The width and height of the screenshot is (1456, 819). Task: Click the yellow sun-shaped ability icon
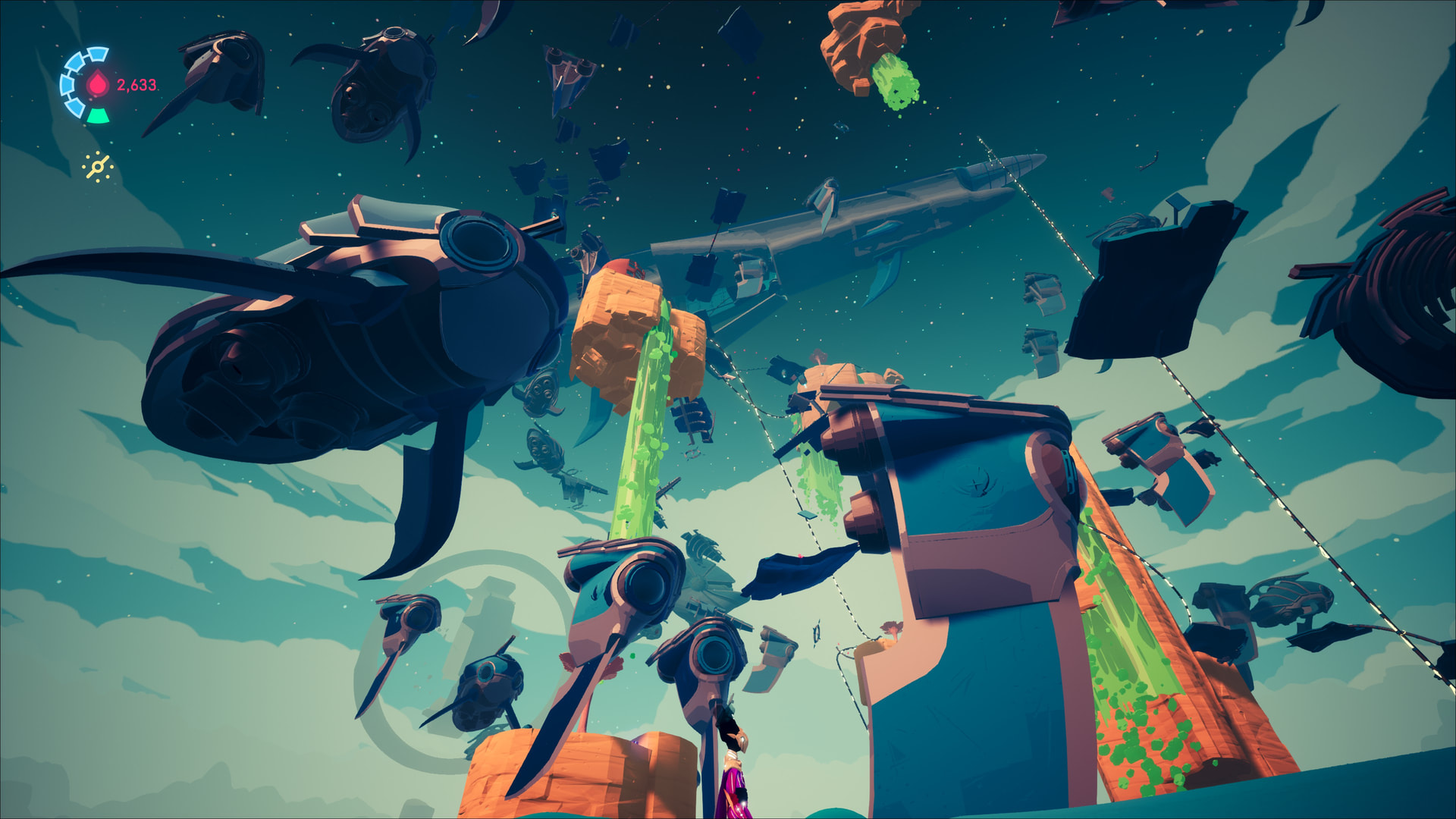(98, 167)
